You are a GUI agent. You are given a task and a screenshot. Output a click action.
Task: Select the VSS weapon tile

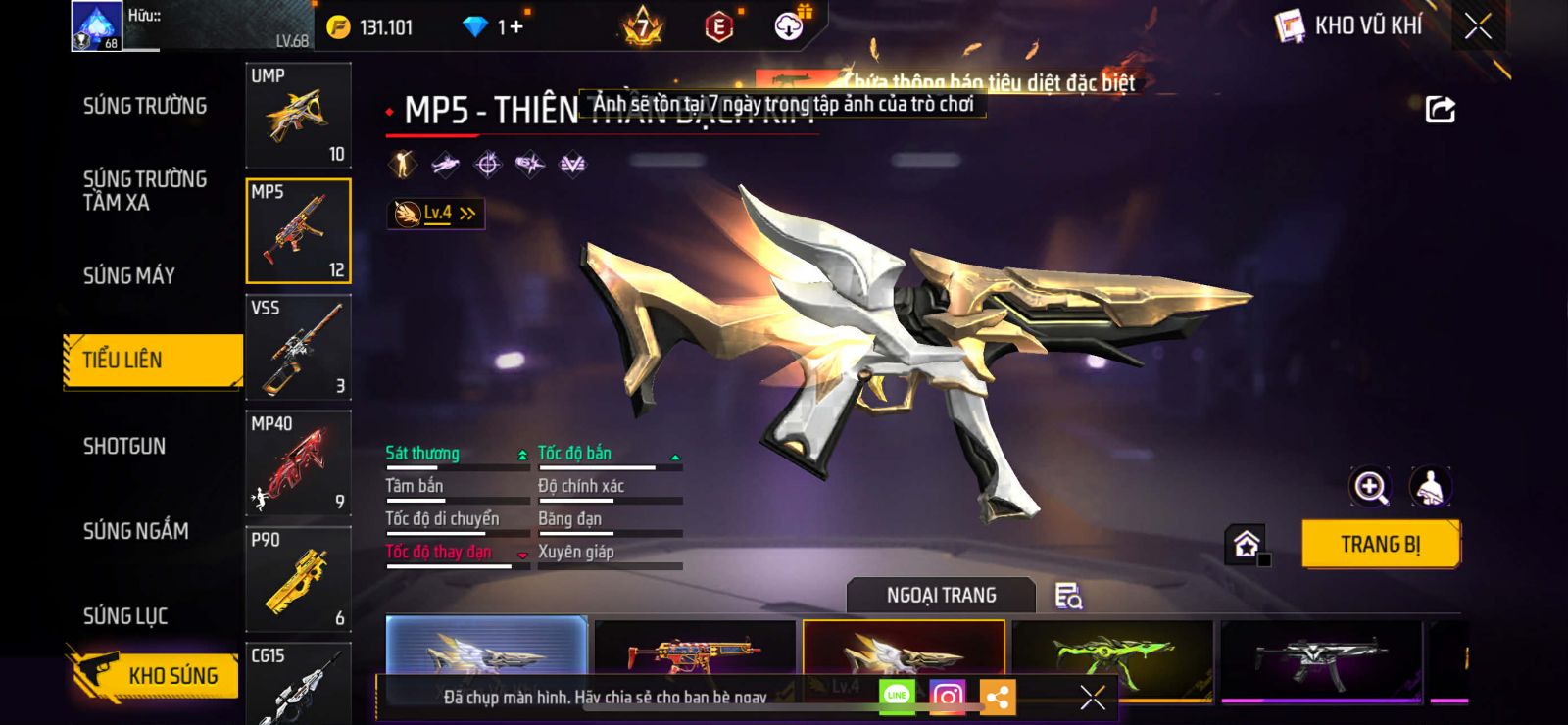(x=298, y=348)
